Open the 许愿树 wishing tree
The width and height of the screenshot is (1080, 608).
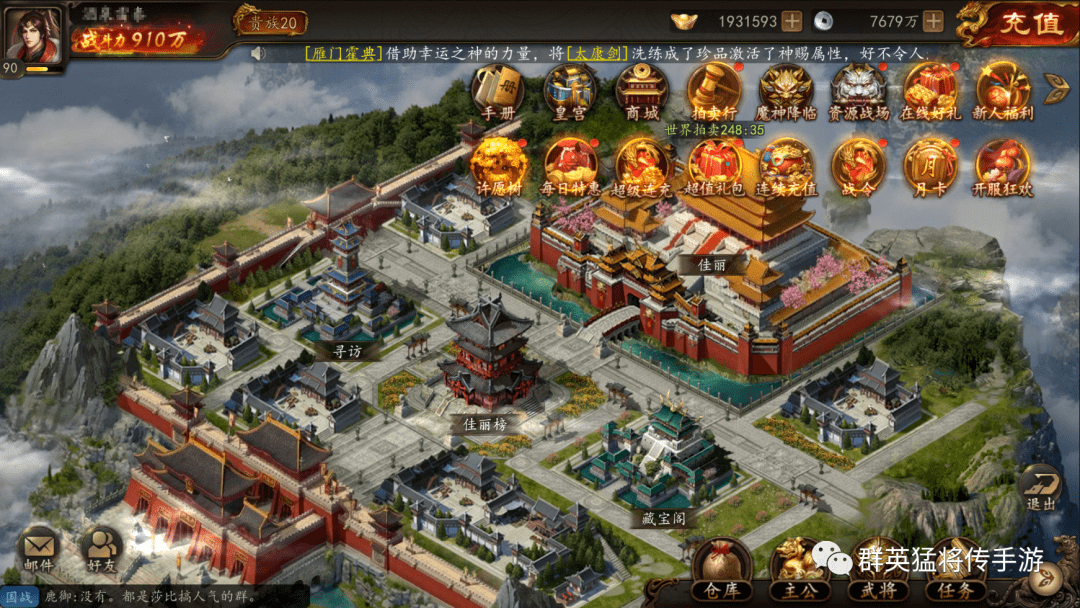(x=497, y=164)
